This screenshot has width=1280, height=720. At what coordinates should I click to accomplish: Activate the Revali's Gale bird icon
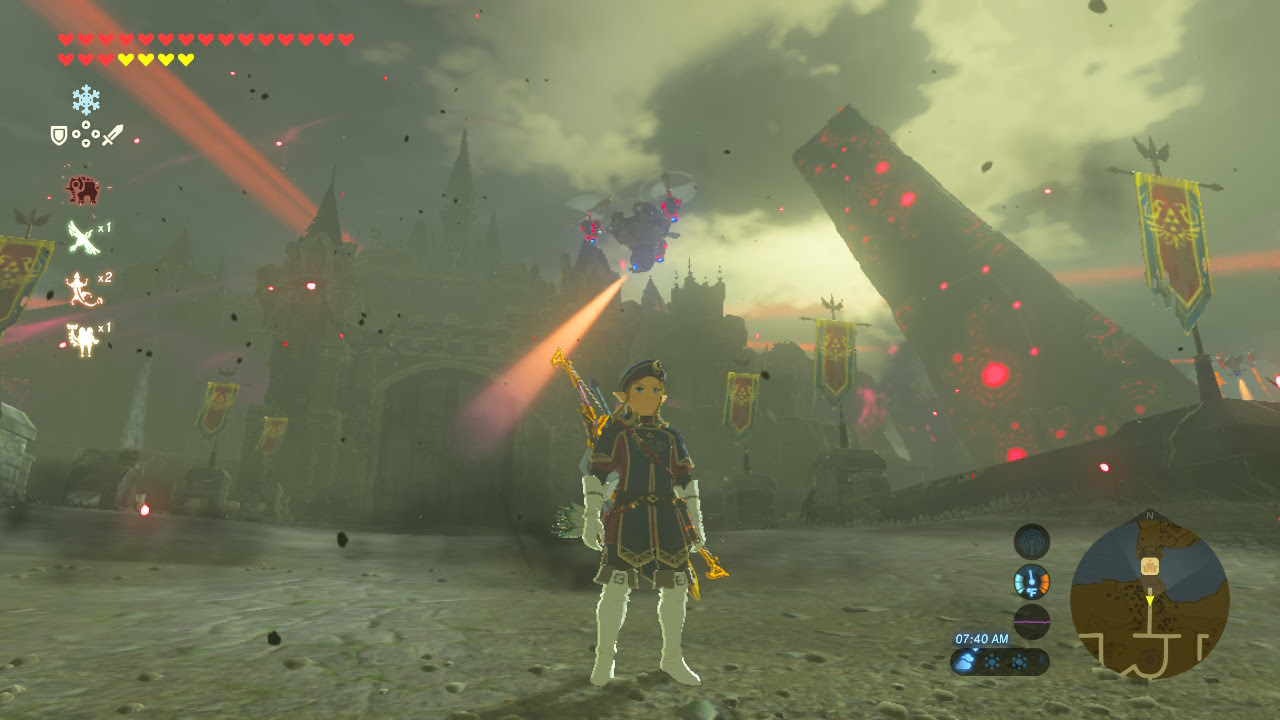pyautogui.click(x=82, y=236)
